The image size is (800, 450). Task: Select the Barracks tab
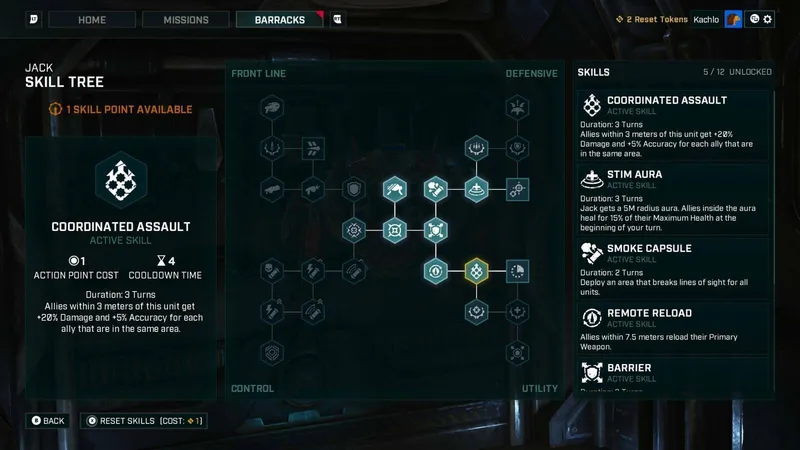click(x=280, y=19)
